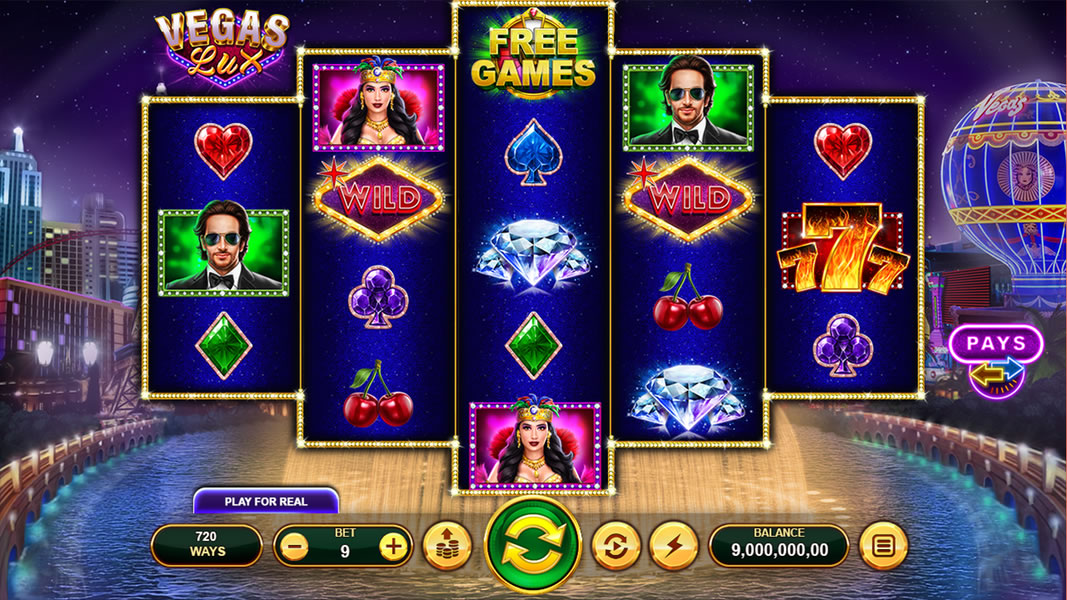1067x600 pixels.
Task: Click the Play For Real button
Action: (x=265, y=501)
